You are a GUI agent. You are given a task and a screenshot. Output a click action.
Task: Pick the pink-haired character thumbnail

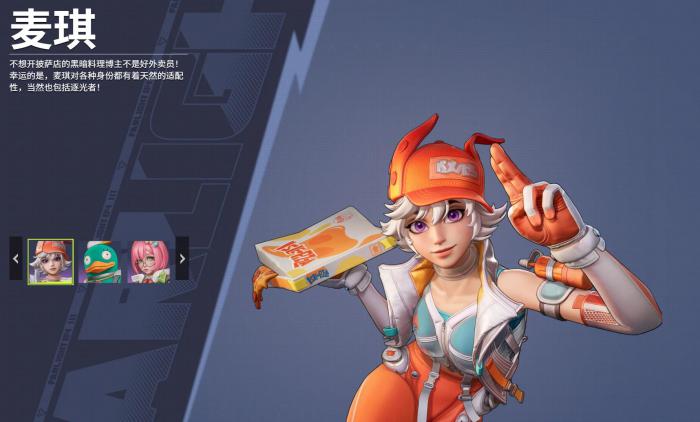(x=149, y=261)
